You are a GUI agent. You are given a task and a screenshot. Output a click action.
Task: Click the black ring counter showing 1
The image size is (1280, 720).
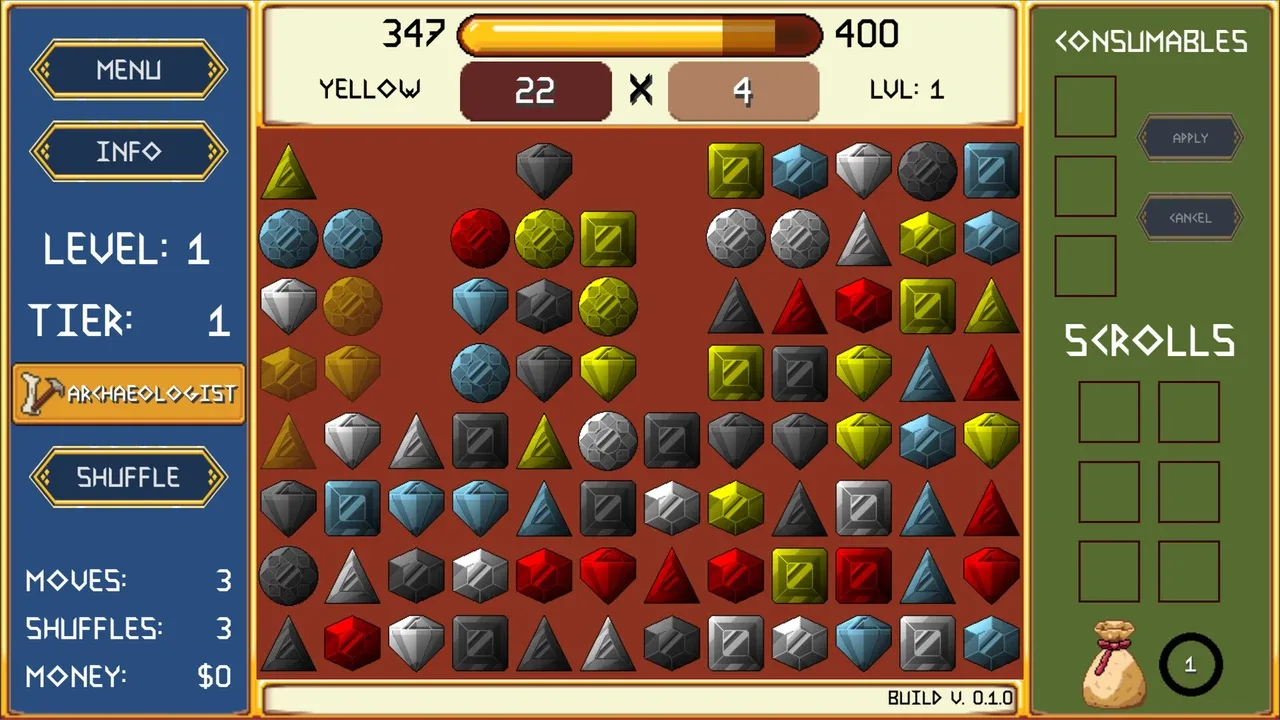click(x=1190, y=664)
